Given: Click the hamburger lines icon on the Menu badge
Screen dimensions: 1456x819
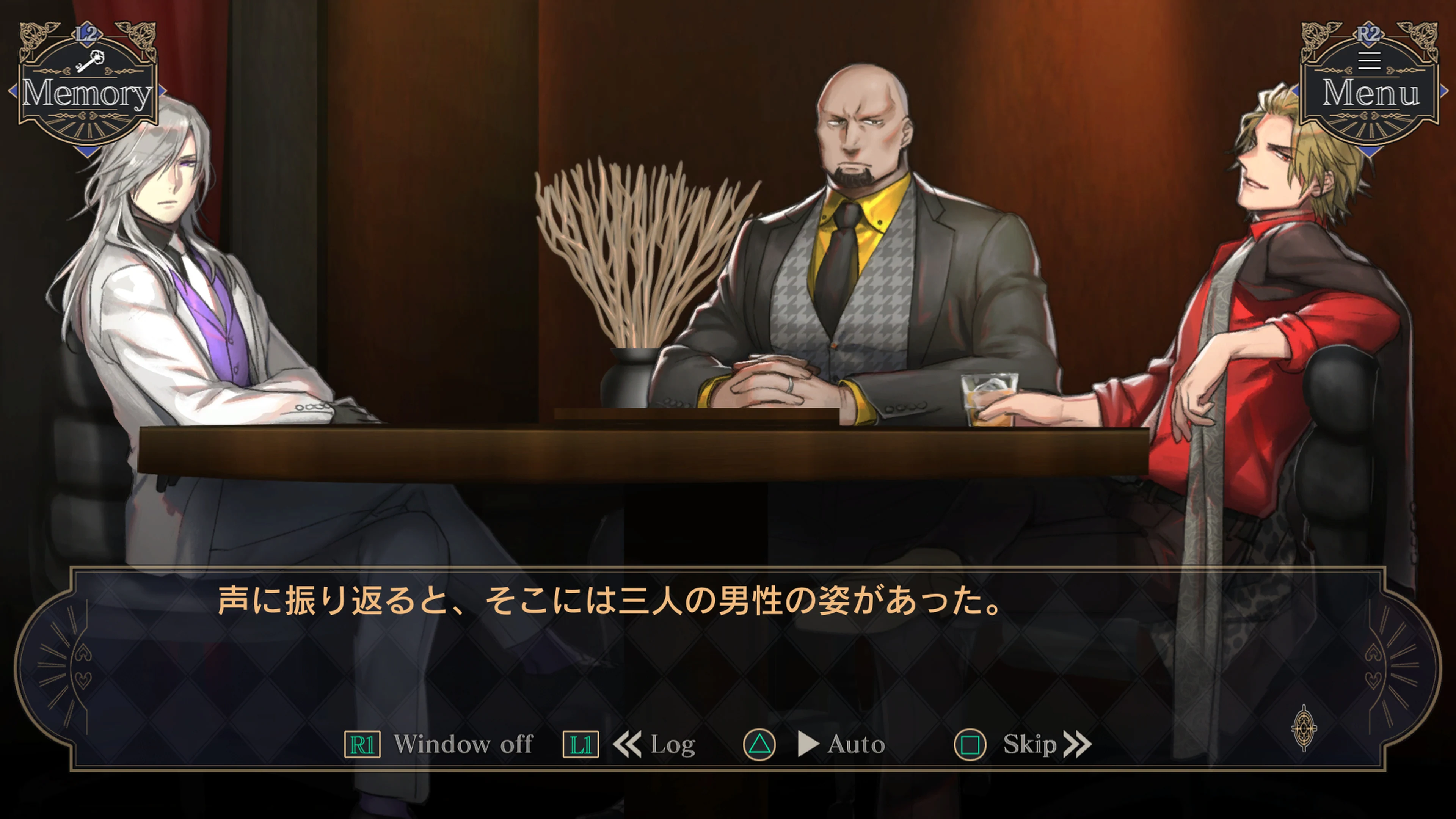Looking at the screenshot, I should point(1370,61).
